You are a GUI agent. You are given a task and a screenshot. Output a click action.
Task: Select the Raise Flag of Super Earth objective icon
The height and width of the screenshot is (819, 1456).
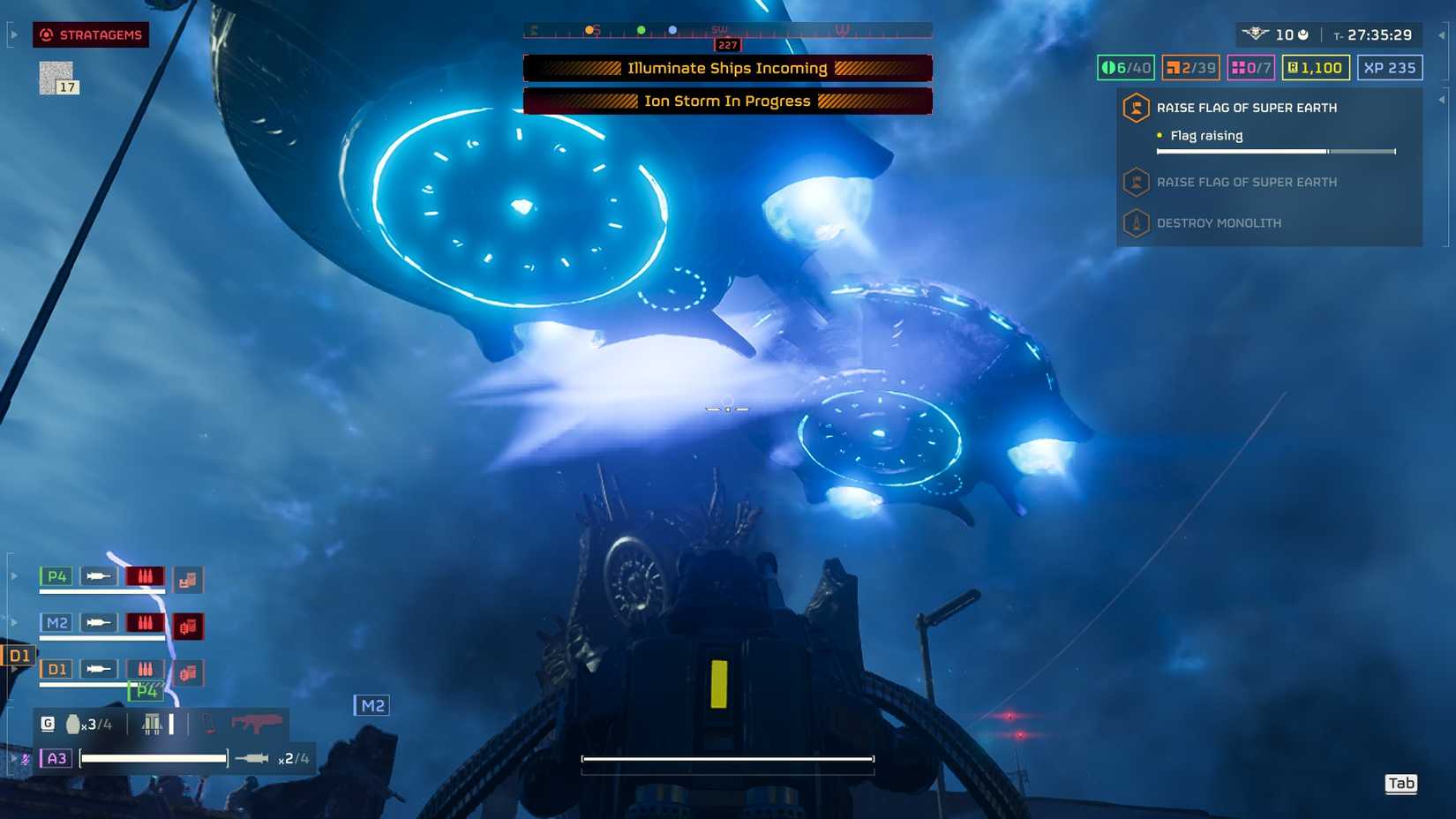tap(1135, 108)
